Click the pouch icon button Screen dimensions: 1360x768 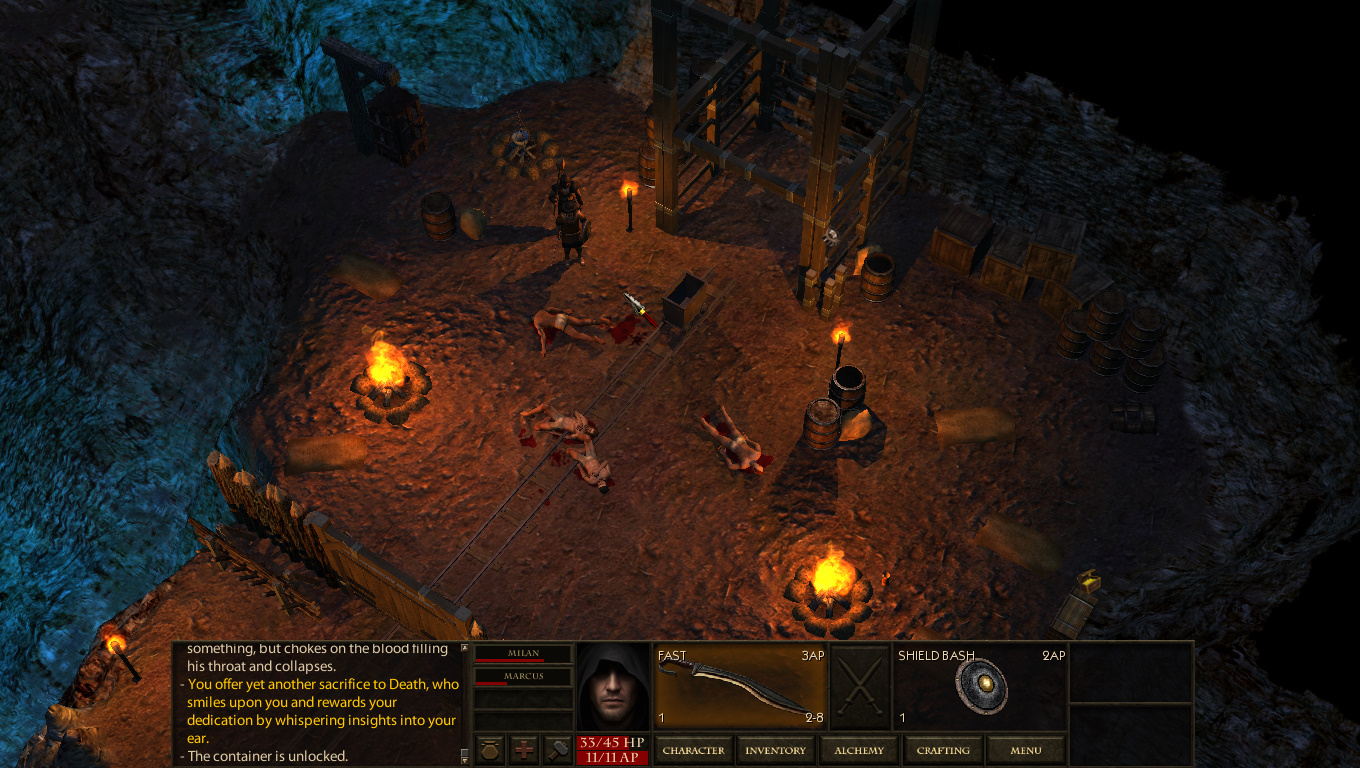pyautogui.click(x=489, y=750)
